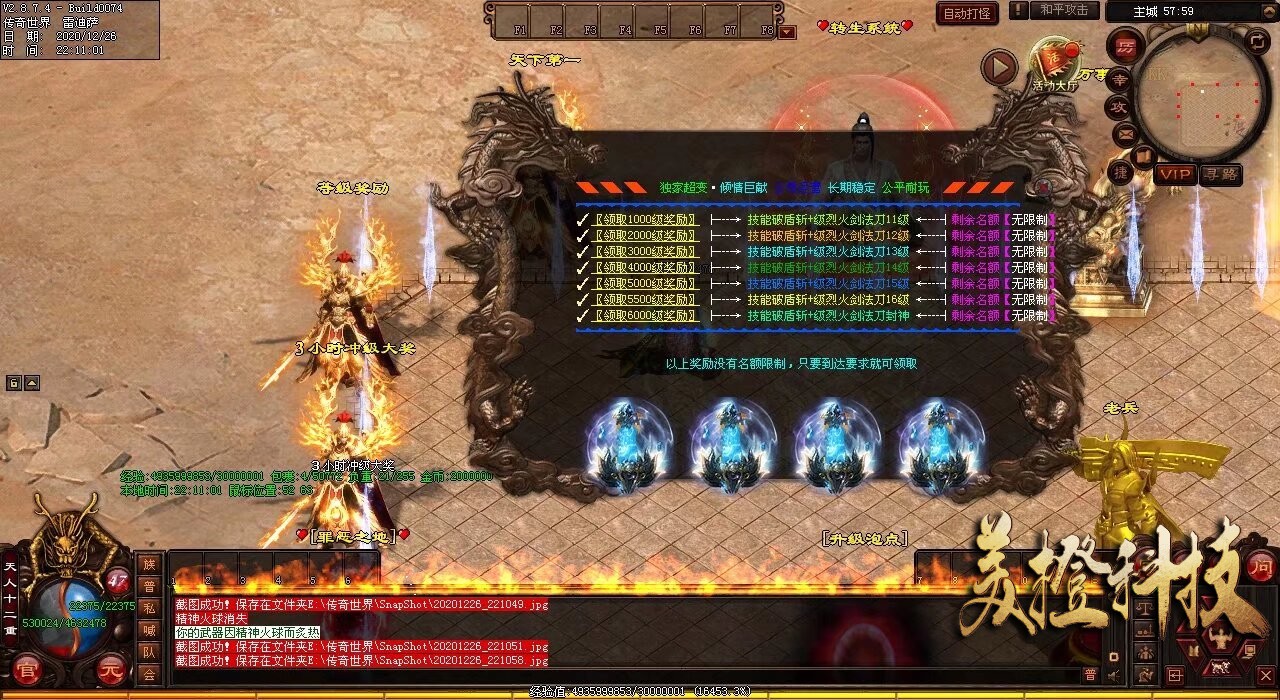Screen dimensions: 1280x700
Task: Open the red 问 help button
Action: point(1260,564)
